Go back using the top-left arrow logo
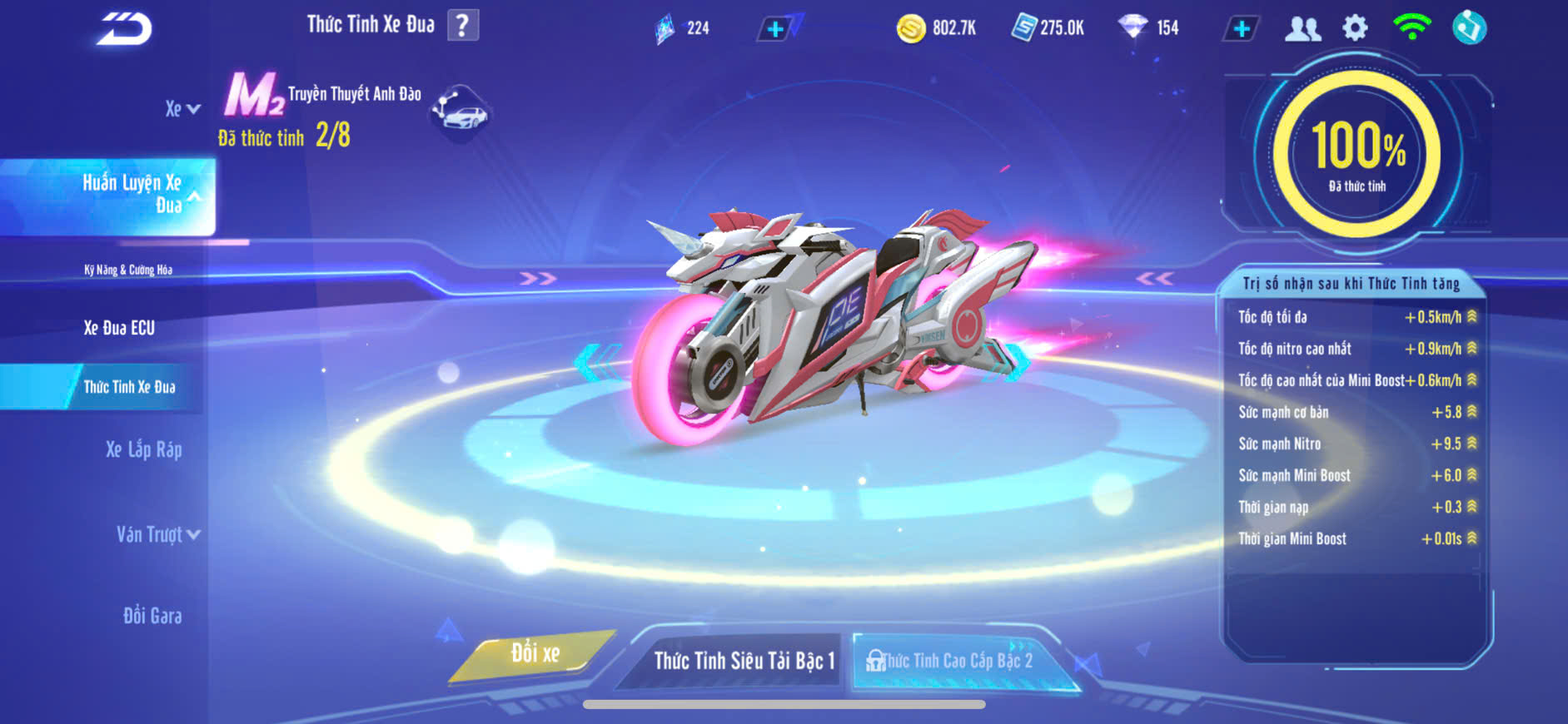Viewport: 1568px width, 724px height. click(123, 29)
